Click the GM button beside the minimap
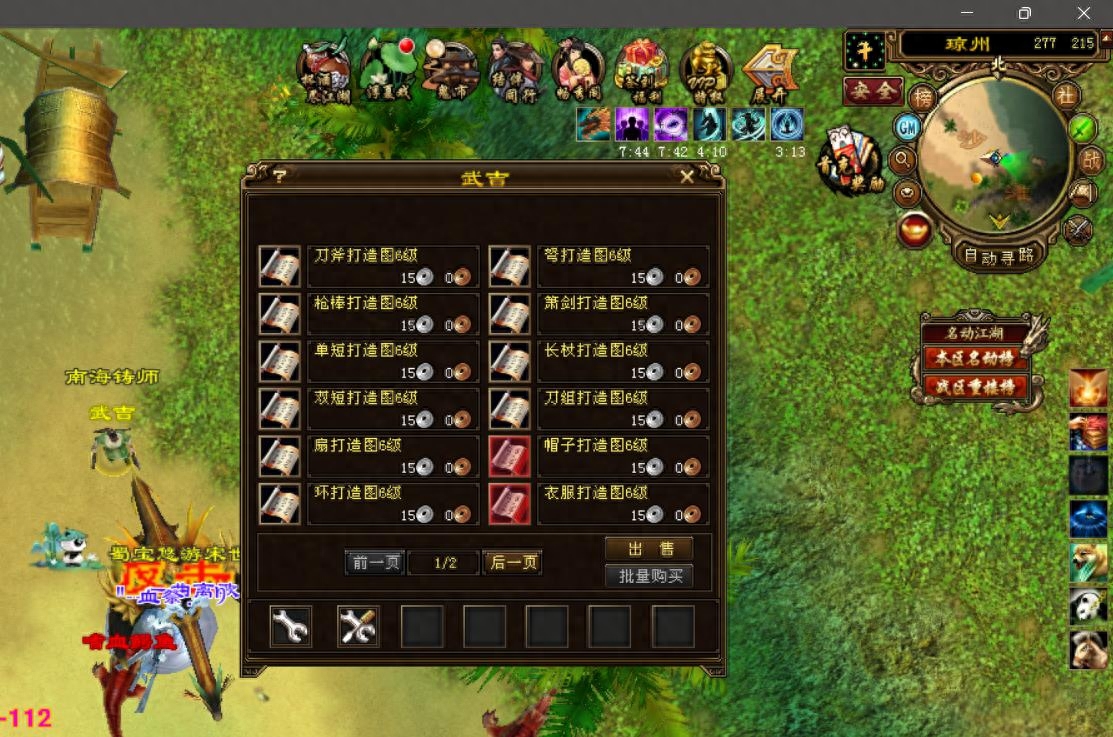This screenshot has height=737, width=1113. tap(907, 127)
